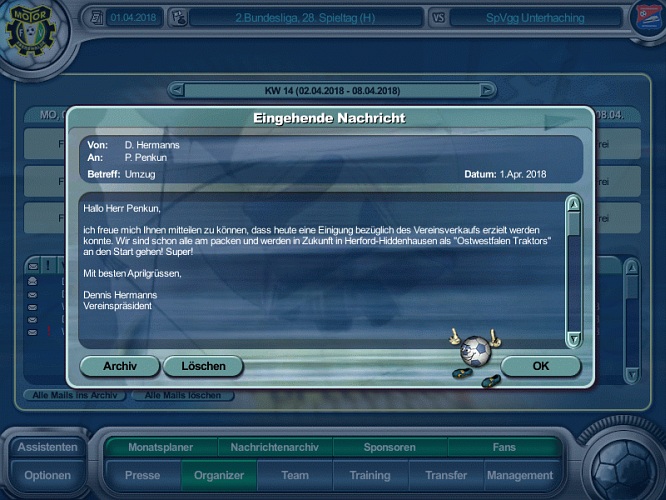Switch to the Presse section
This screenshot has height=500, width=666.
coord(142,475)
